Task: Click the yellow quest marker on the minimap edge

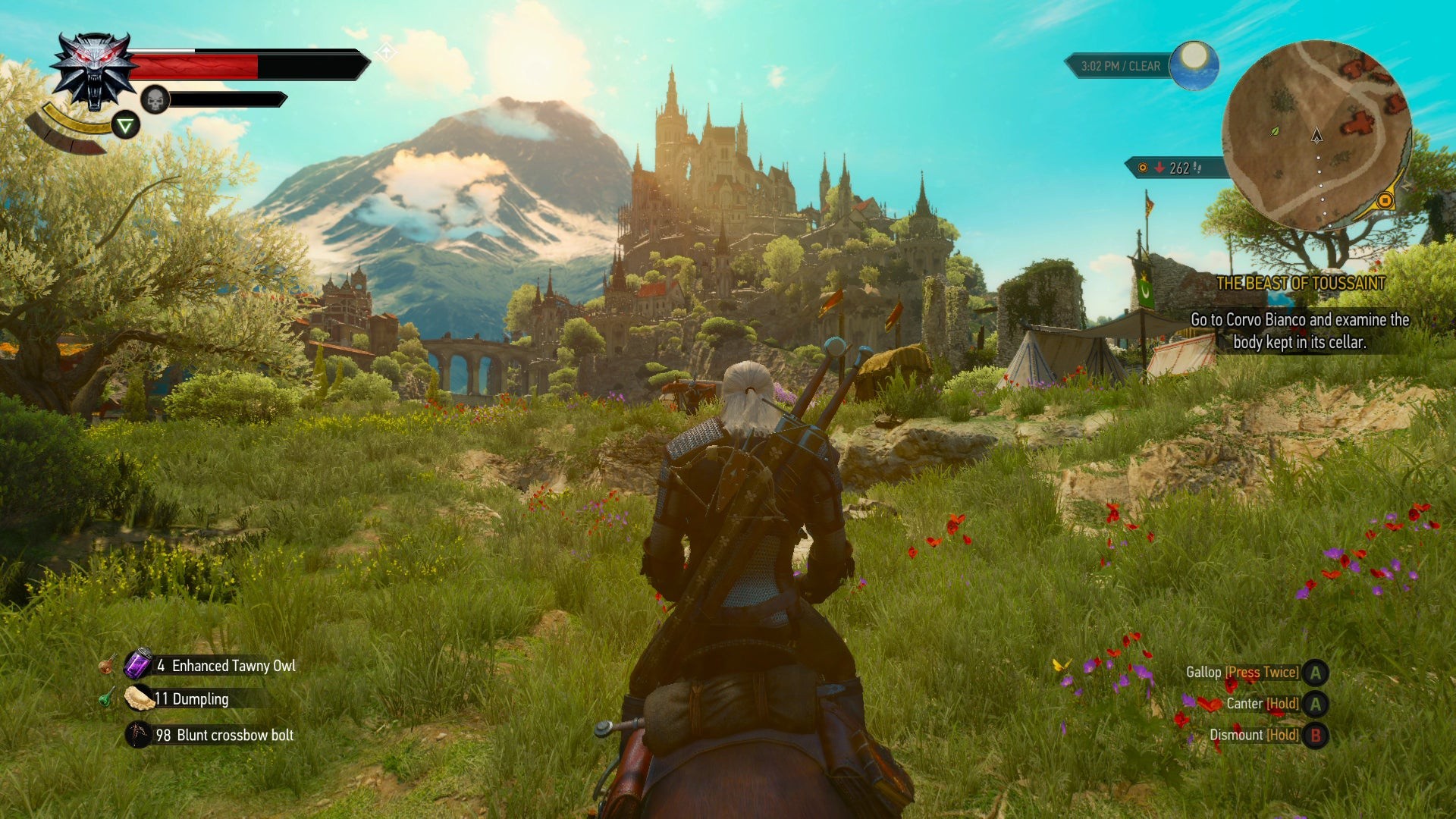Action: click(1385, 201)
